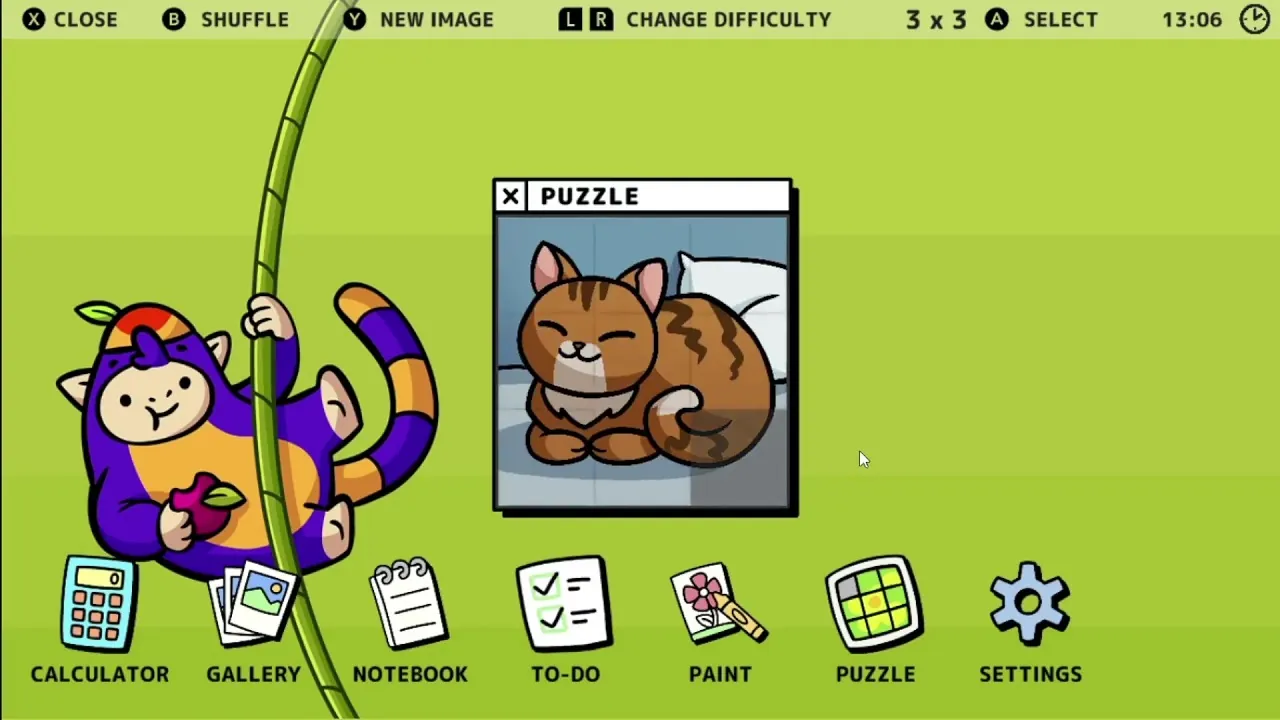Close the Puzzle window with its X
This screenshot has width=1280, height=720.
pos(510,196)
